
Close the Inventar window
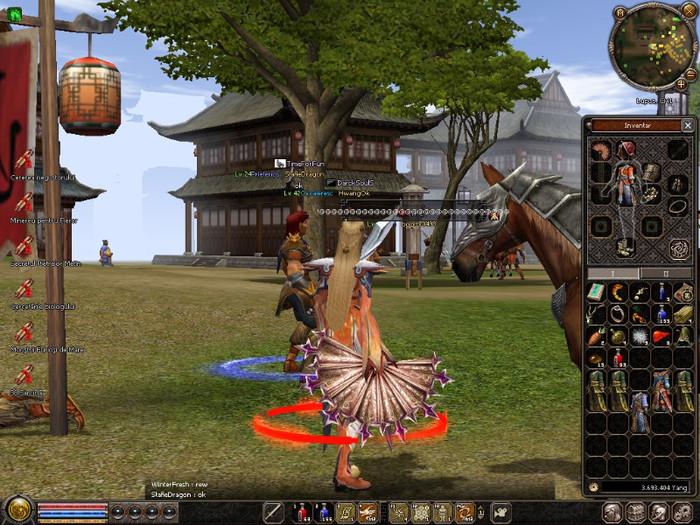687,125
